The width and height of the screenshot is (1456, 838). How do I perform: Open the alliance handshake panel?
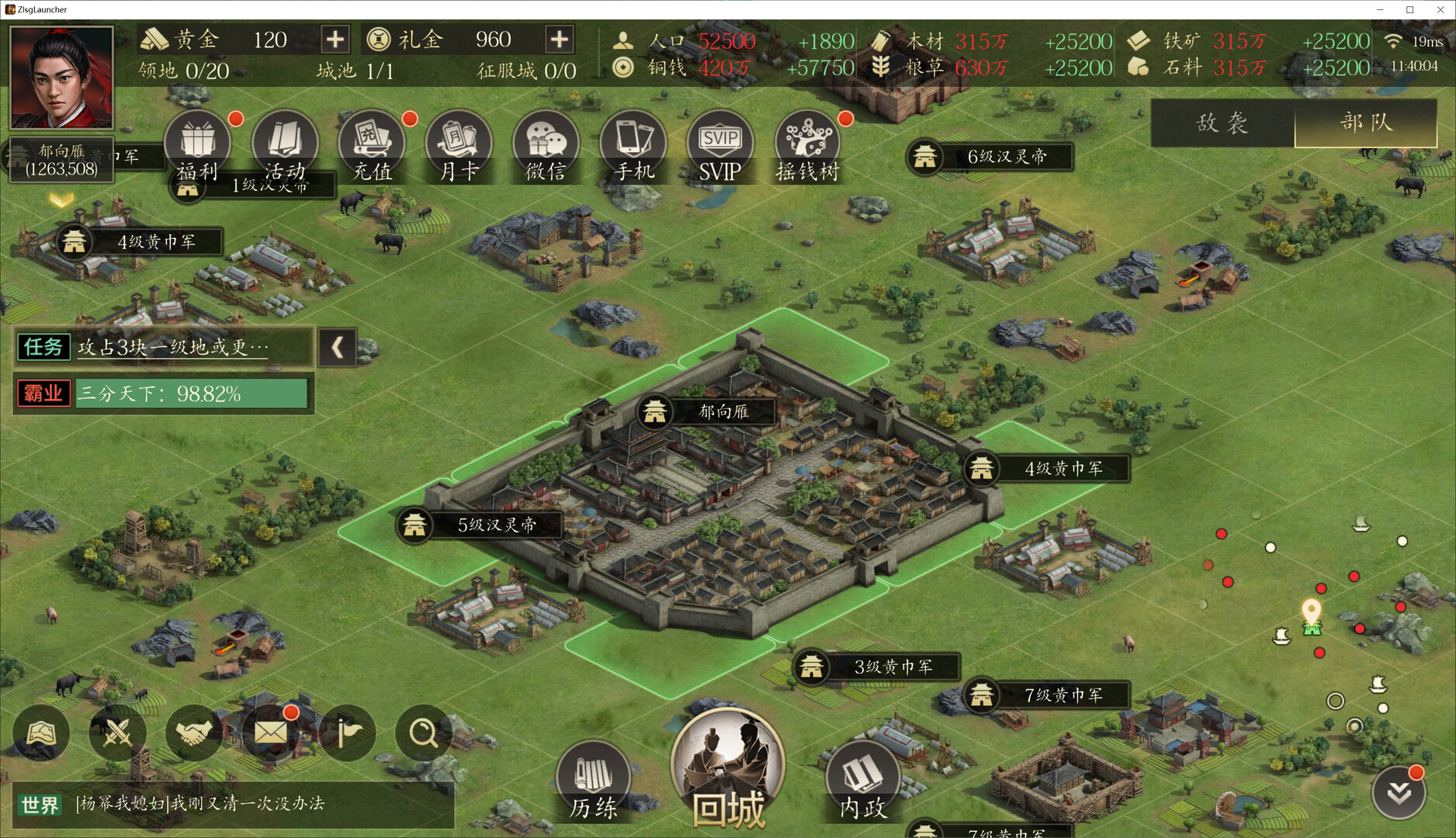click(x=193, y=732)
